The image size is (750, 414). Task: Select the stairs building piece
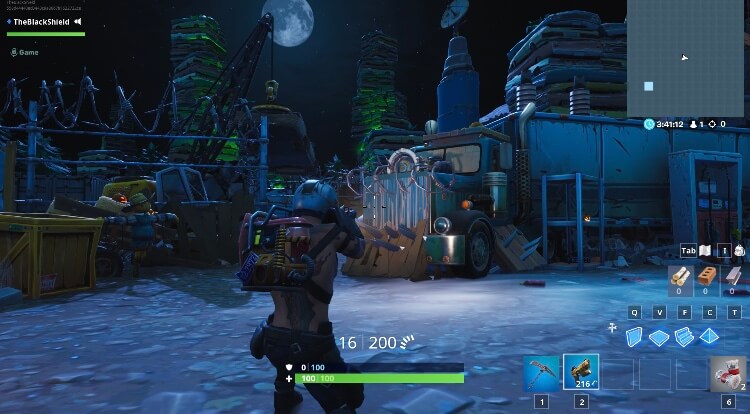click(684, 337)
